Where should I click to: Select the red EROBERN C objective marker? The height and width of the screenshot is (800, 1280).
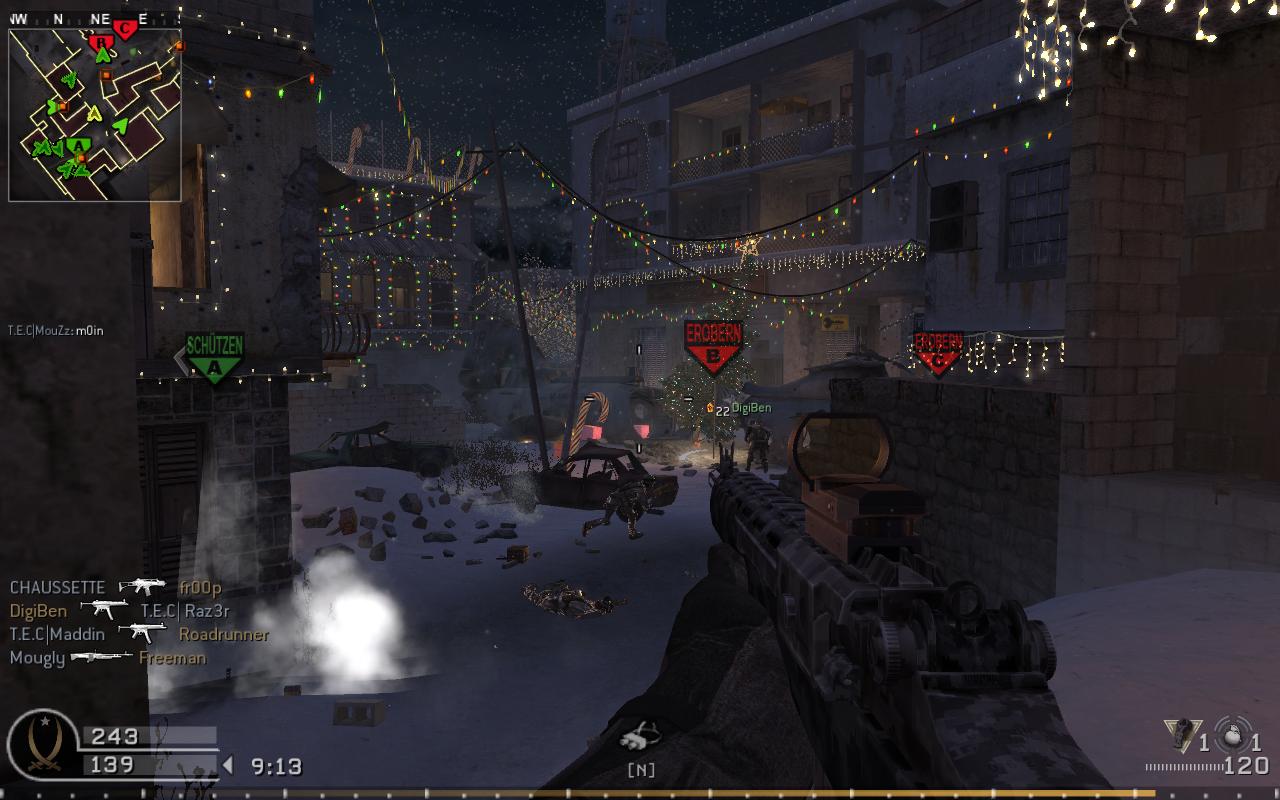pos(938,352)
